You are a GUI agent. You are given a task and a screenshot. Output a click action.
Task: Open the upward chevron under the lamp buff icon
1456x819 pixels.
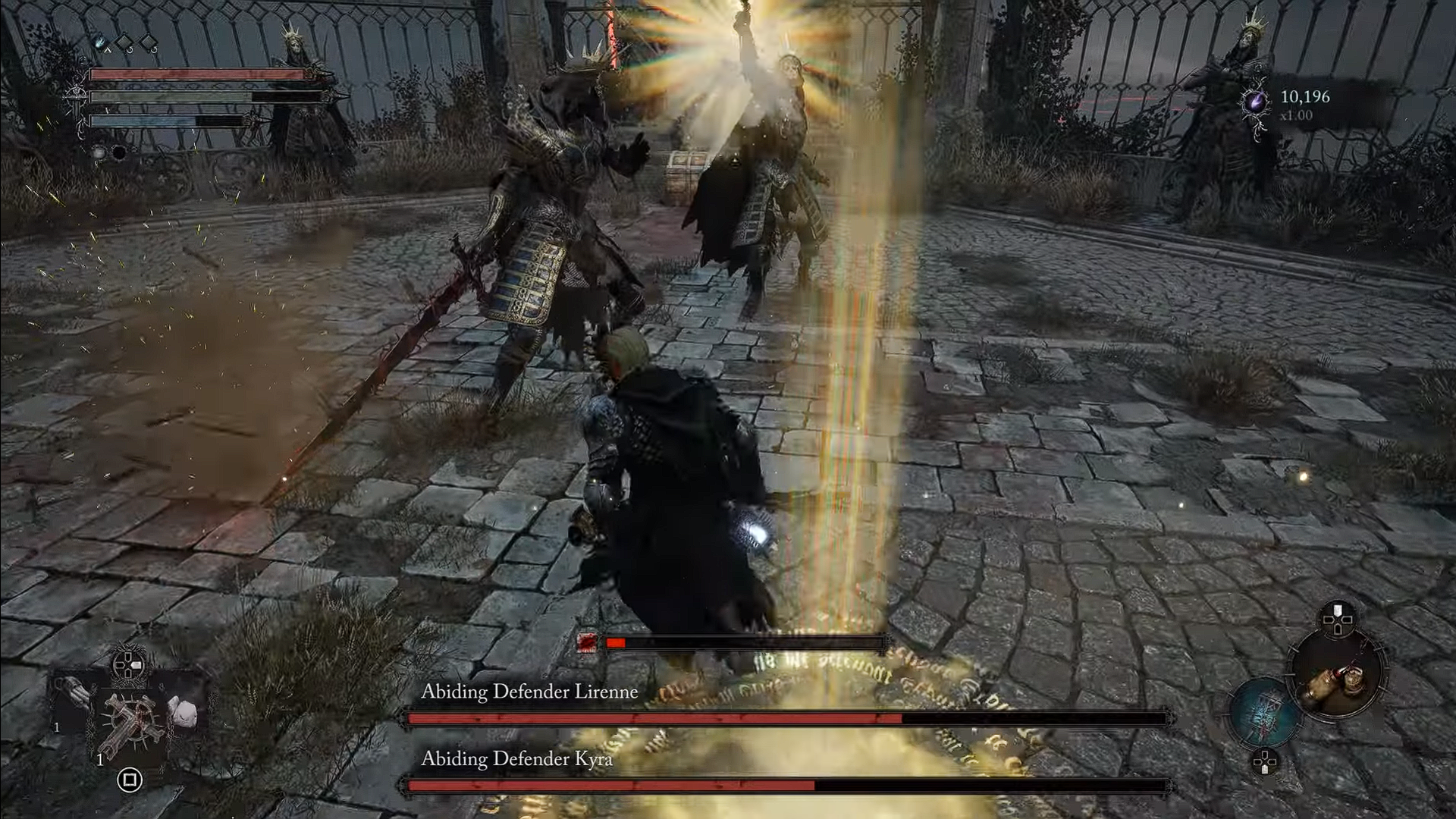click(x=108, y=50)
